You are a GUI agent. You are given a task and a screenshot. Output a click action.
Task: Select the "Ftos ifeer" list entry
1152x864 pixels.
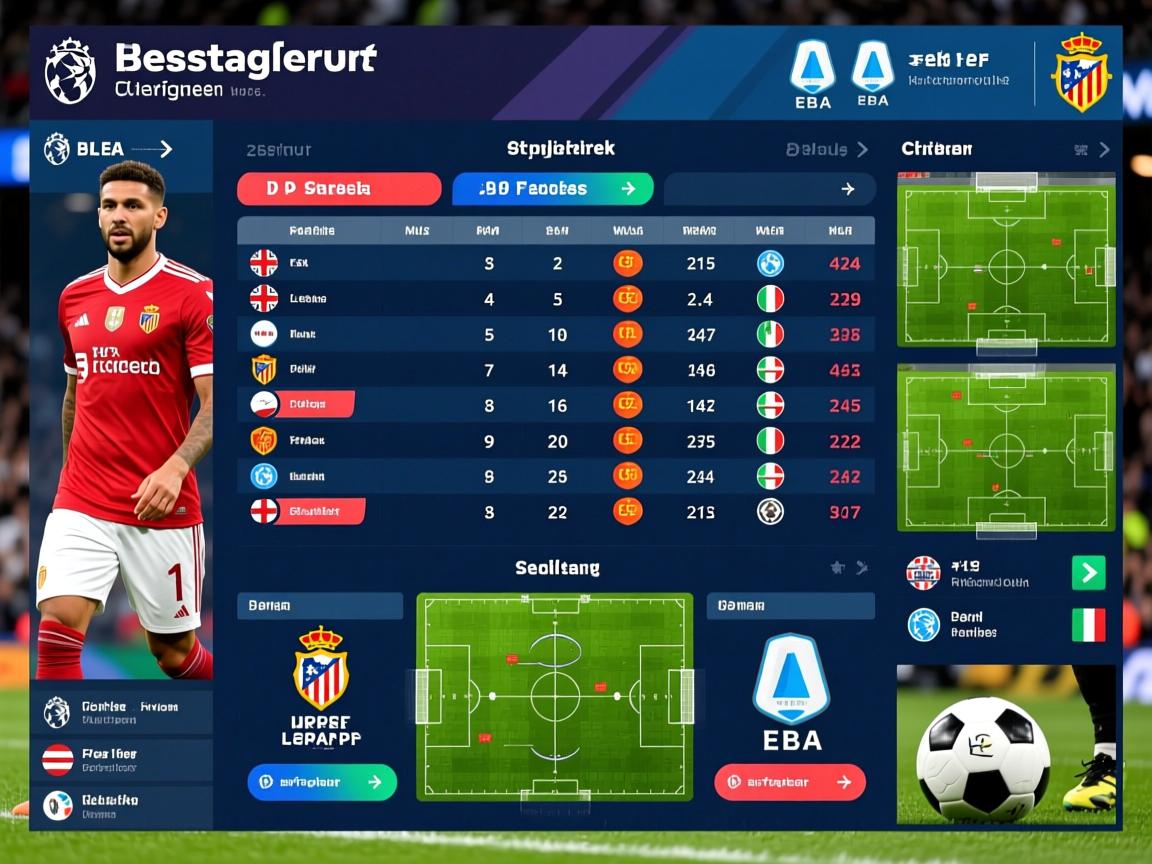coord(121,760)
